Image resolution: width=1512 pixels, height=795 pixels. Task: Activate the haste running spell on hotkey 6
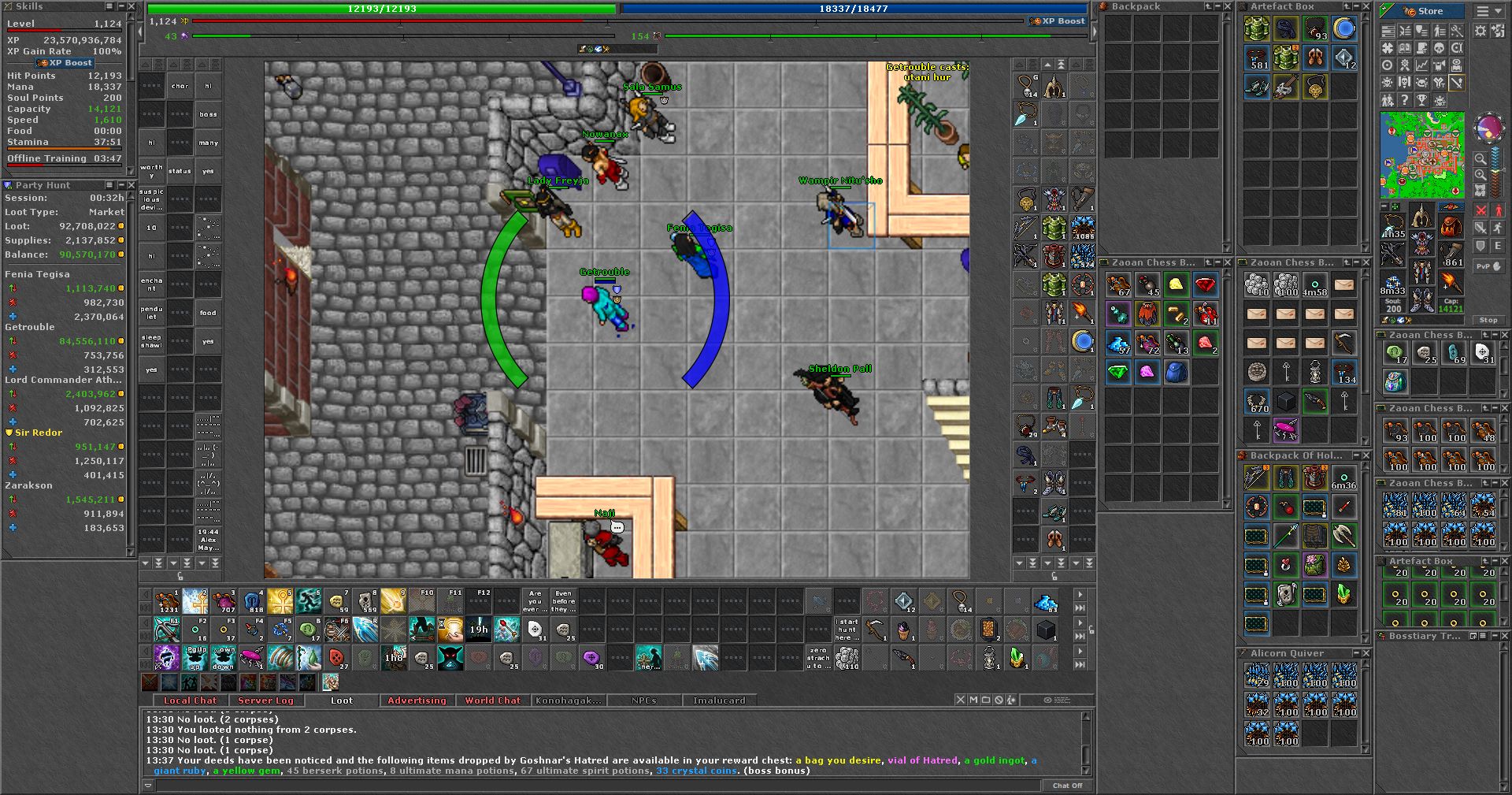coord(308,601)
